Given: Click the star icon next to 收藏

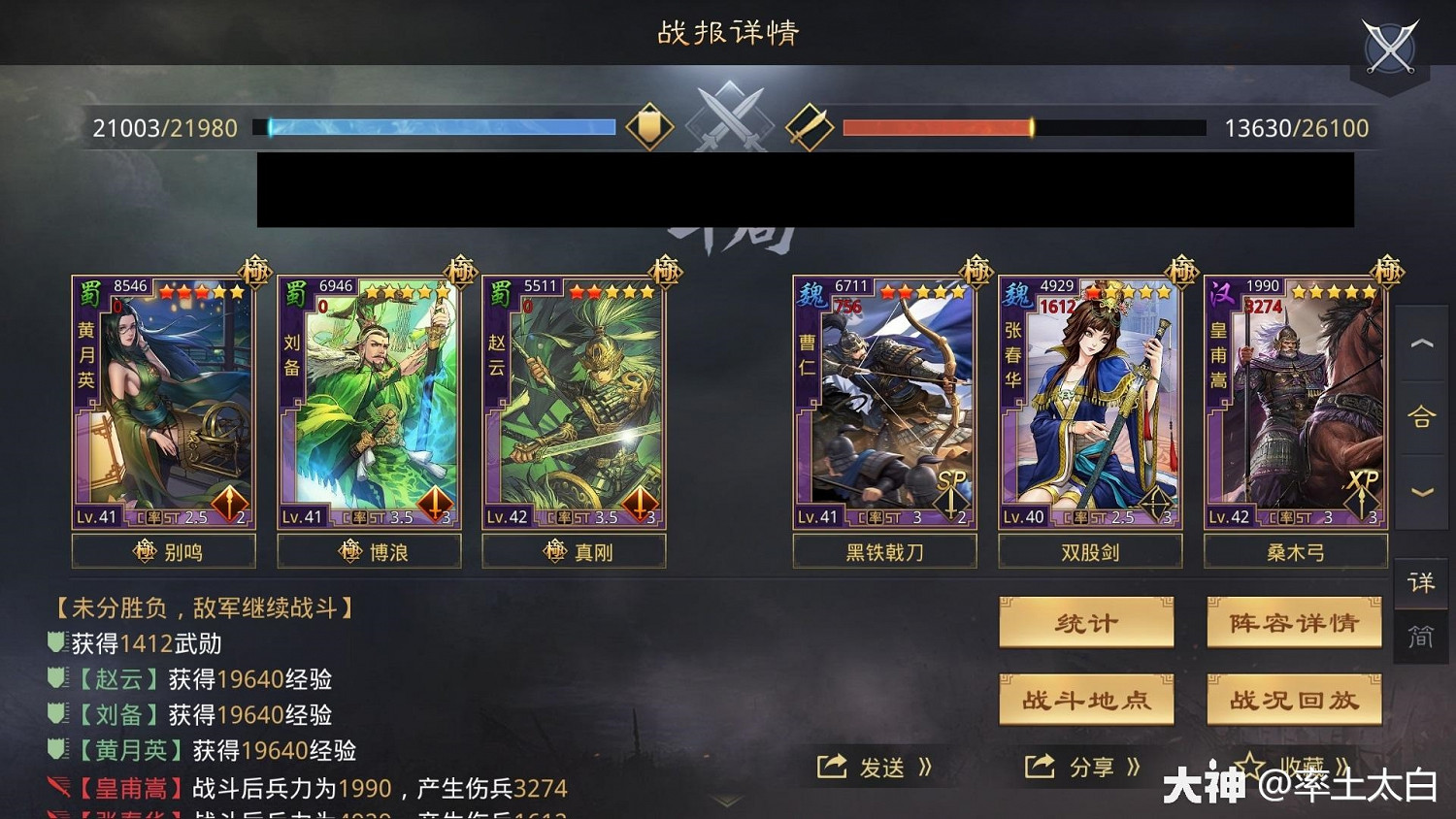Looking at the screenshot, I should click(x=1251, y=766).
